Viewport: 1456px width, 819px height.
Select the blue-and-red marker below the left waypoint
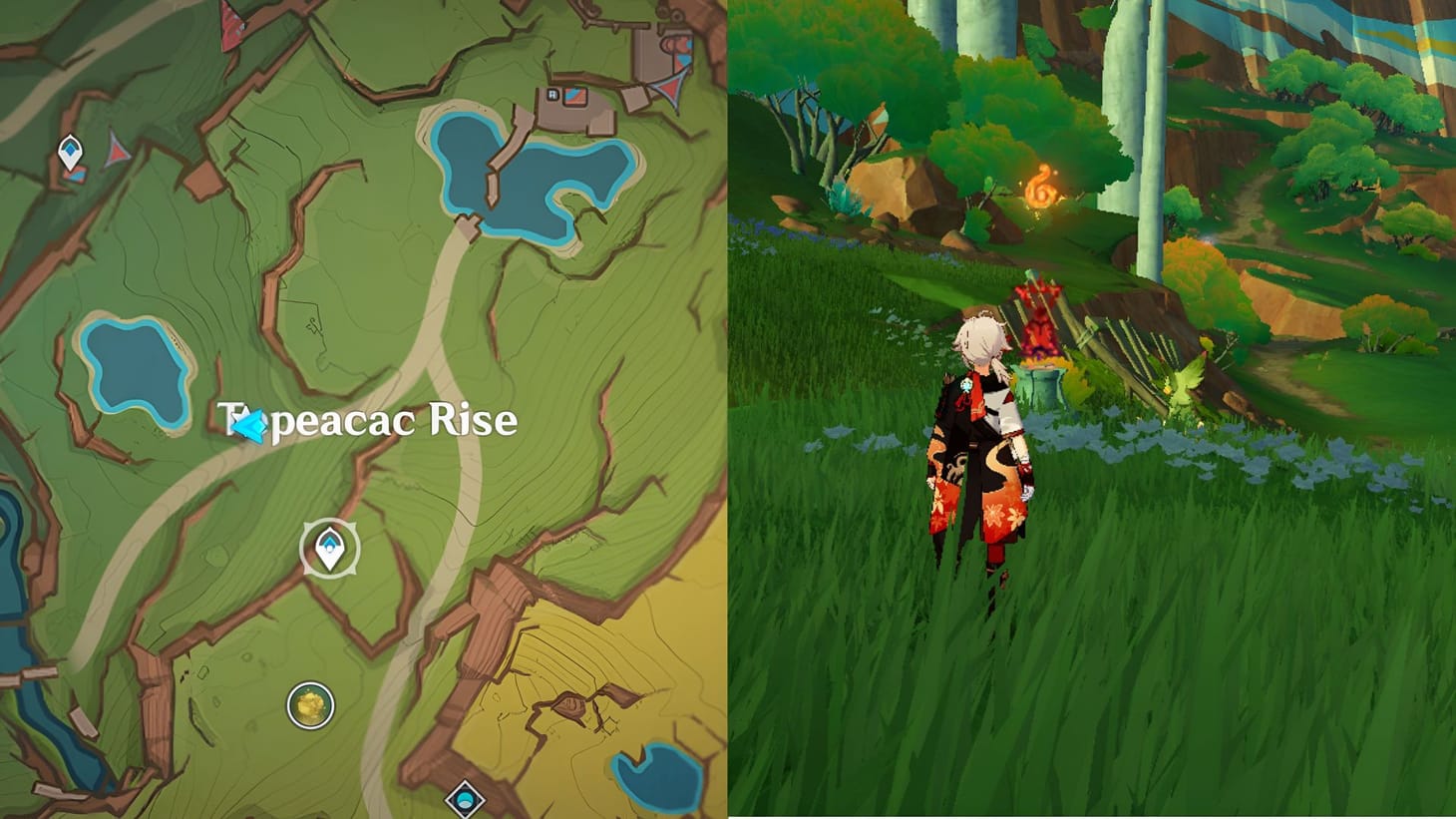[76, 176]
